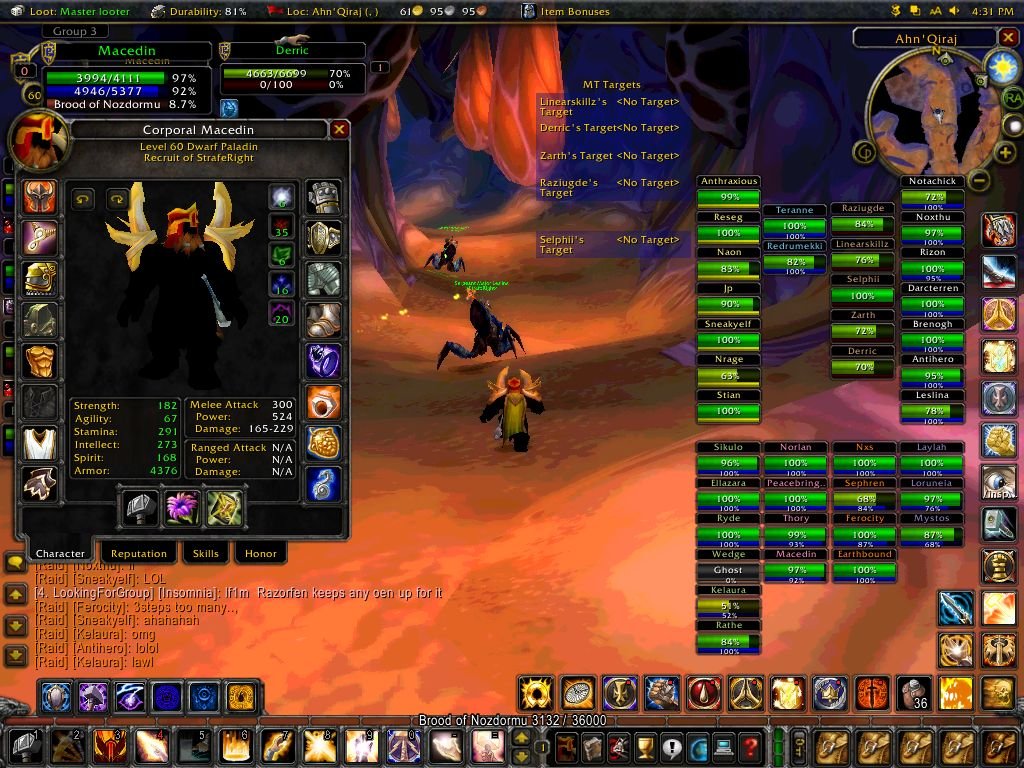Rotate the character model left

[83, 198]
